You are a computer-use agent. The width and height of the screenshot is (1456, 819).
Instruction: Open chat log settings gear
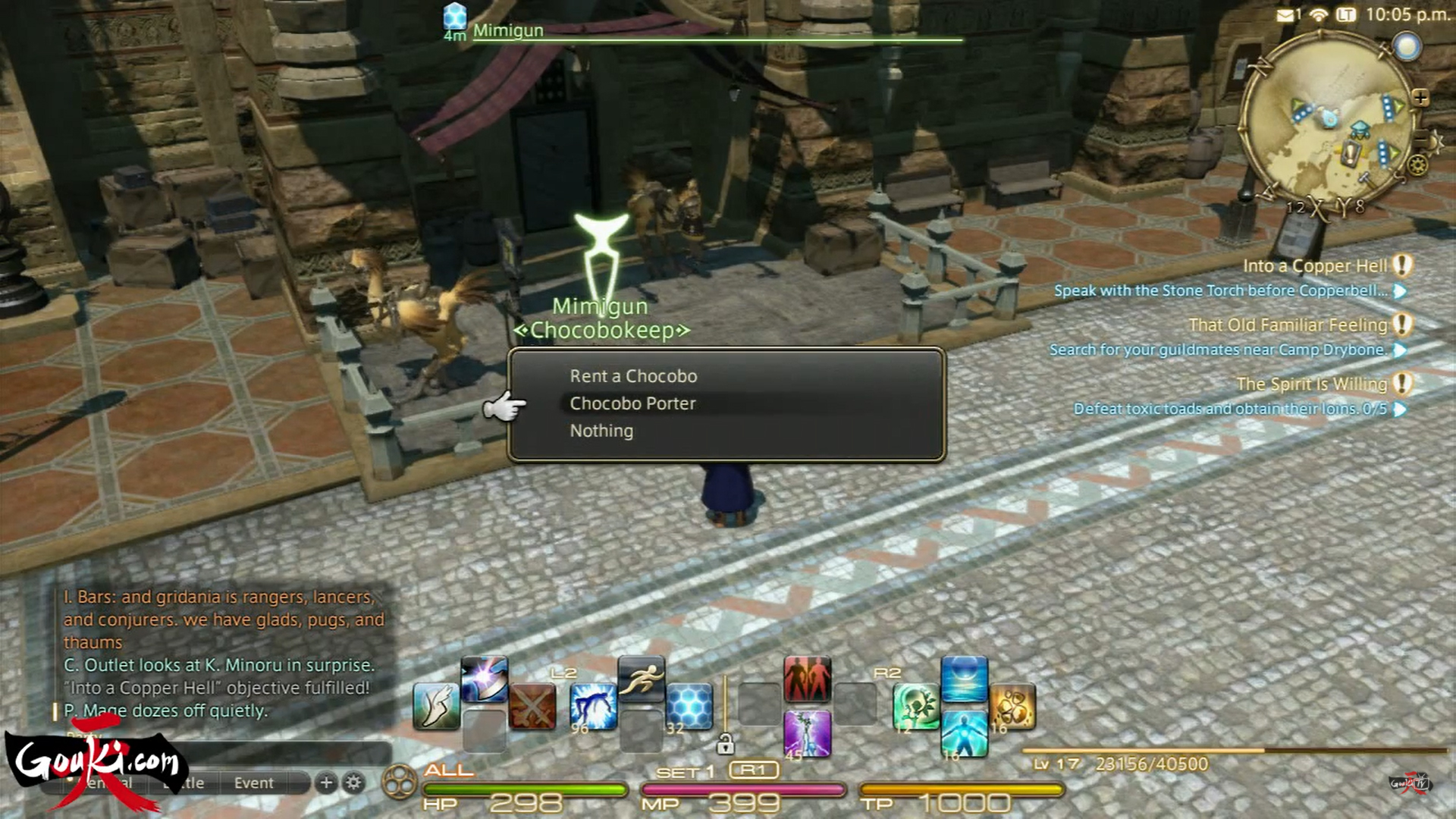353,783
